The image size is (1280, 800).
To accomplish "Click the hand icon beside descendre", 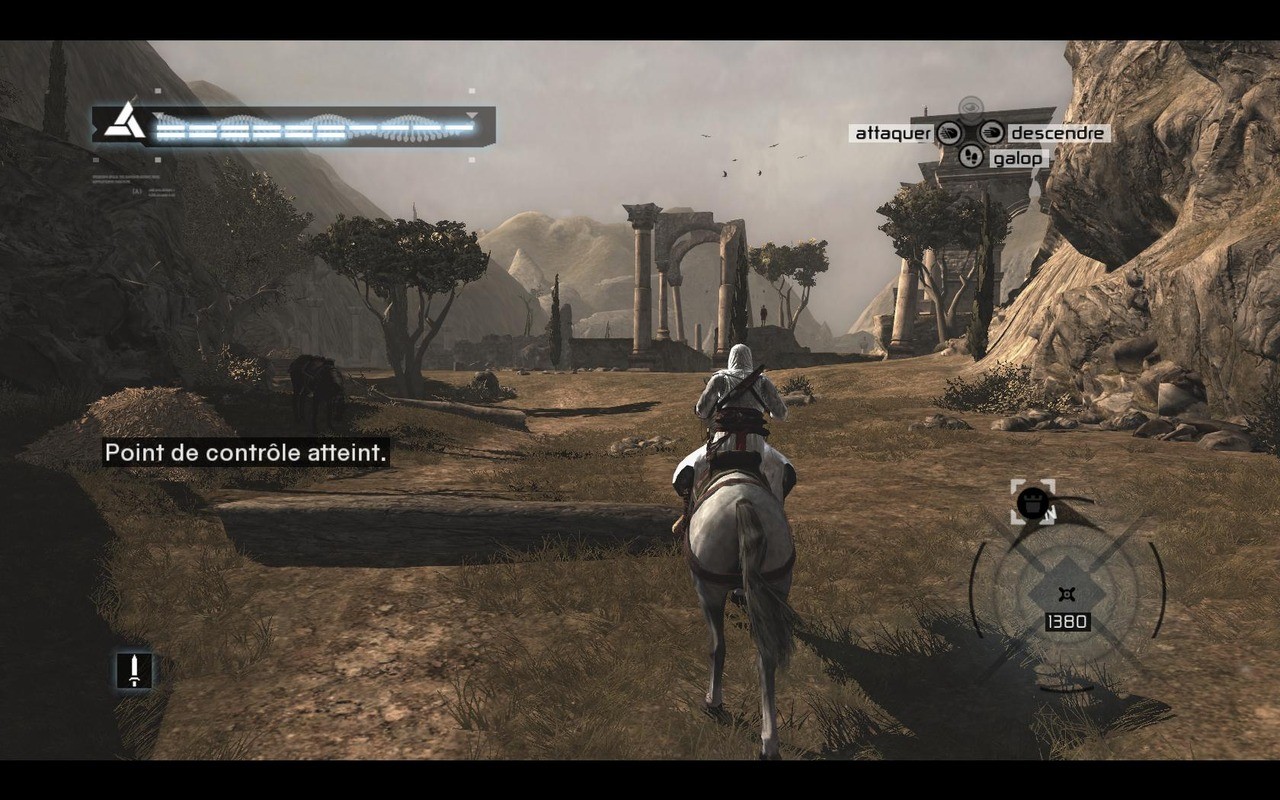I will tap(990, 133).
